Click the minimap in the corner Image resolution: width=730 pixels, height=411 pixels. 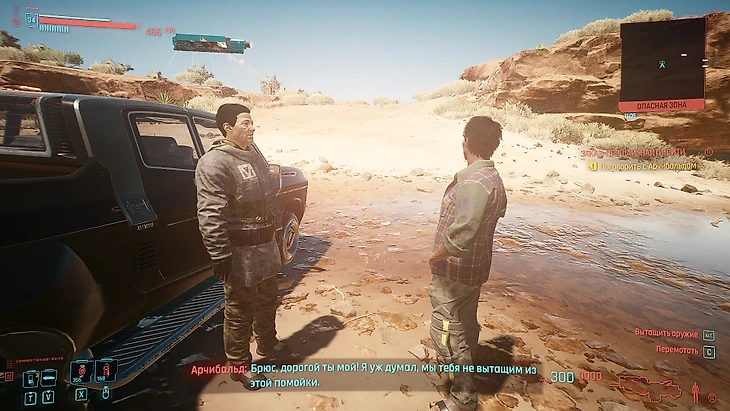pyautogui.click(x=661, y=58)
